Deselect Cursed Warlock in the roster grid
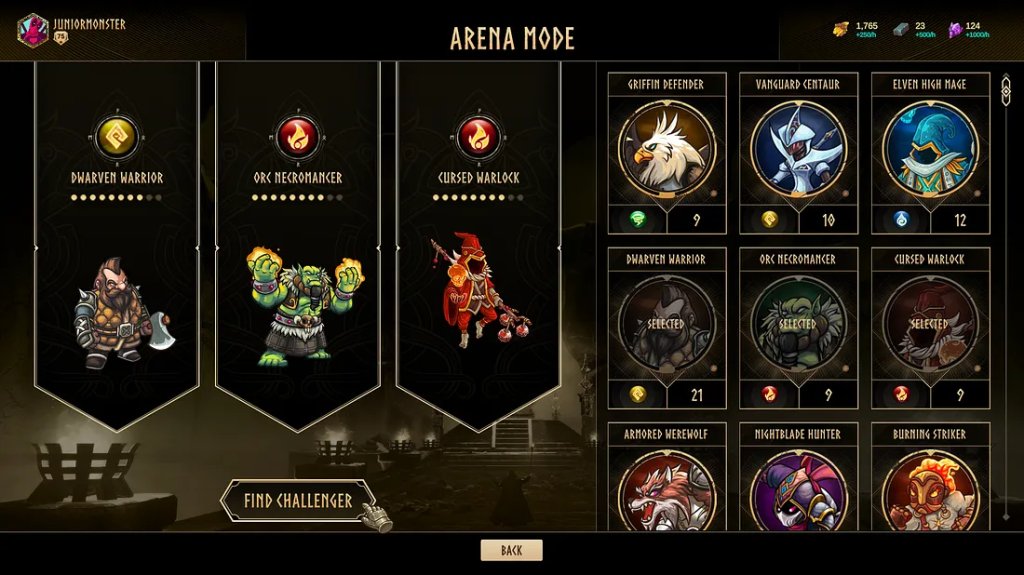Viewport: 1024px width, 575px height. coord(930,323)
